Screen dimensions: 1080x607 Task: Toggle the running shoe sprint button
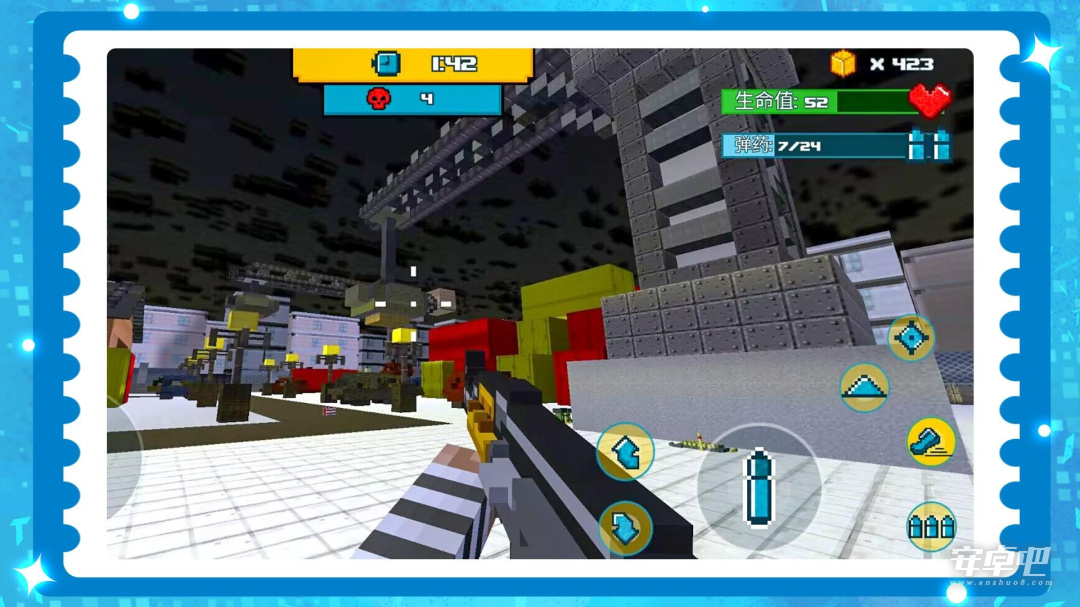click(x=930, y=441)
